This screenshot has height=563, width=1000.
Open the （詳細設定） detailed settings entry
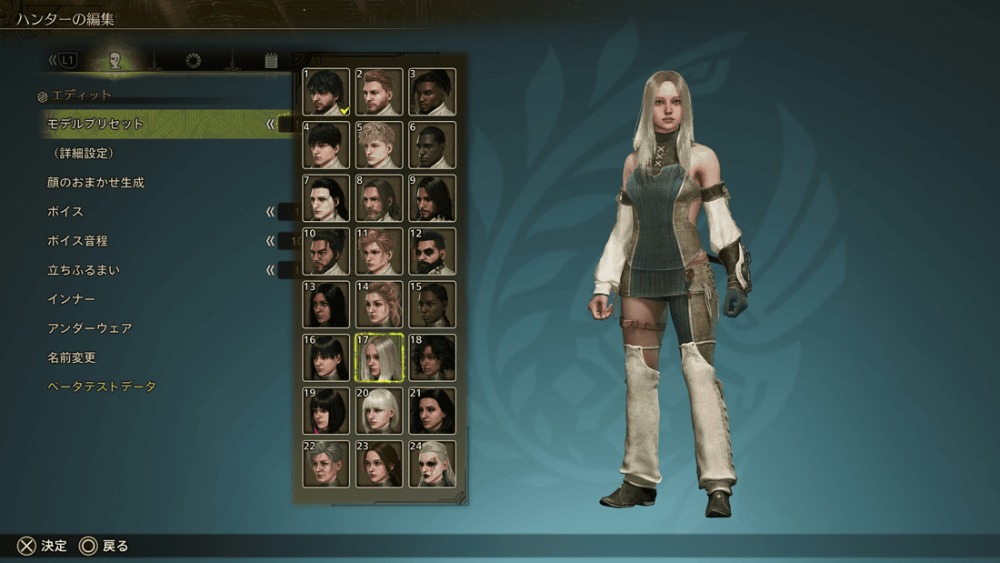[x=84, y=153]
